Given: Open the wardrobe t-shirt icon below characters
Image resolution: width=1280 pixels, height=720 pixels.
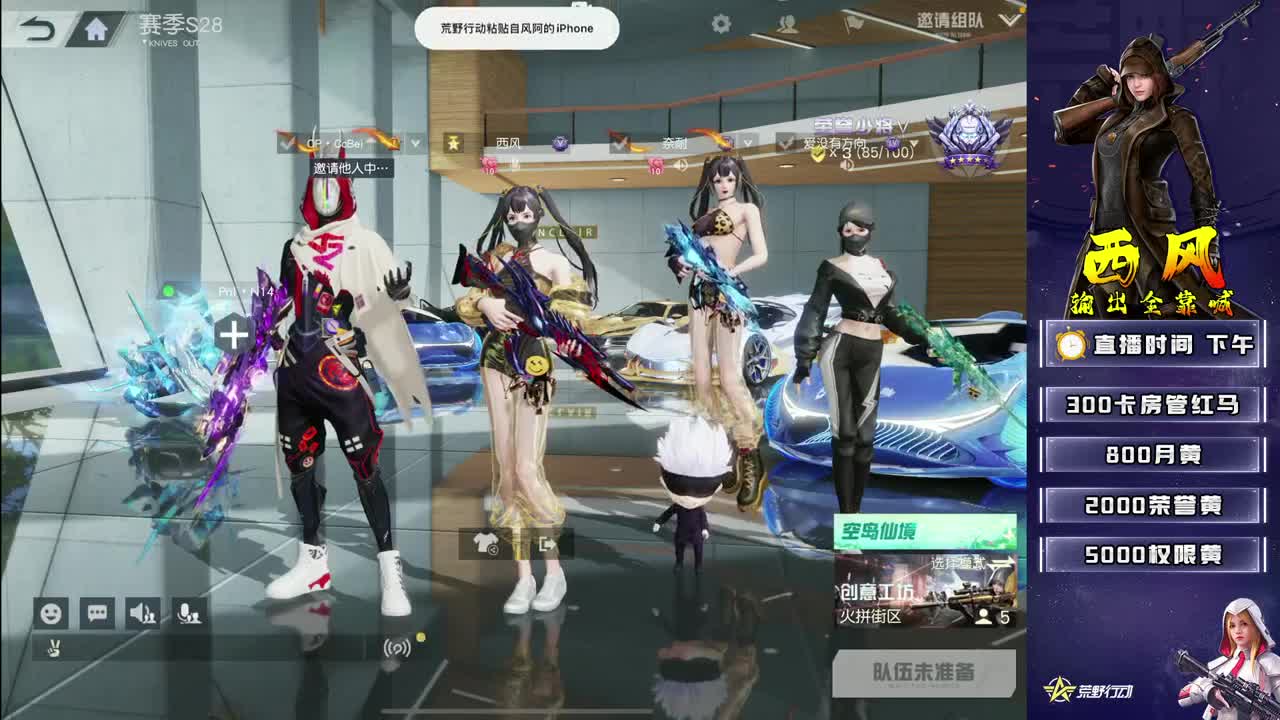Looking at the screenshot, I should pos(486,545).
